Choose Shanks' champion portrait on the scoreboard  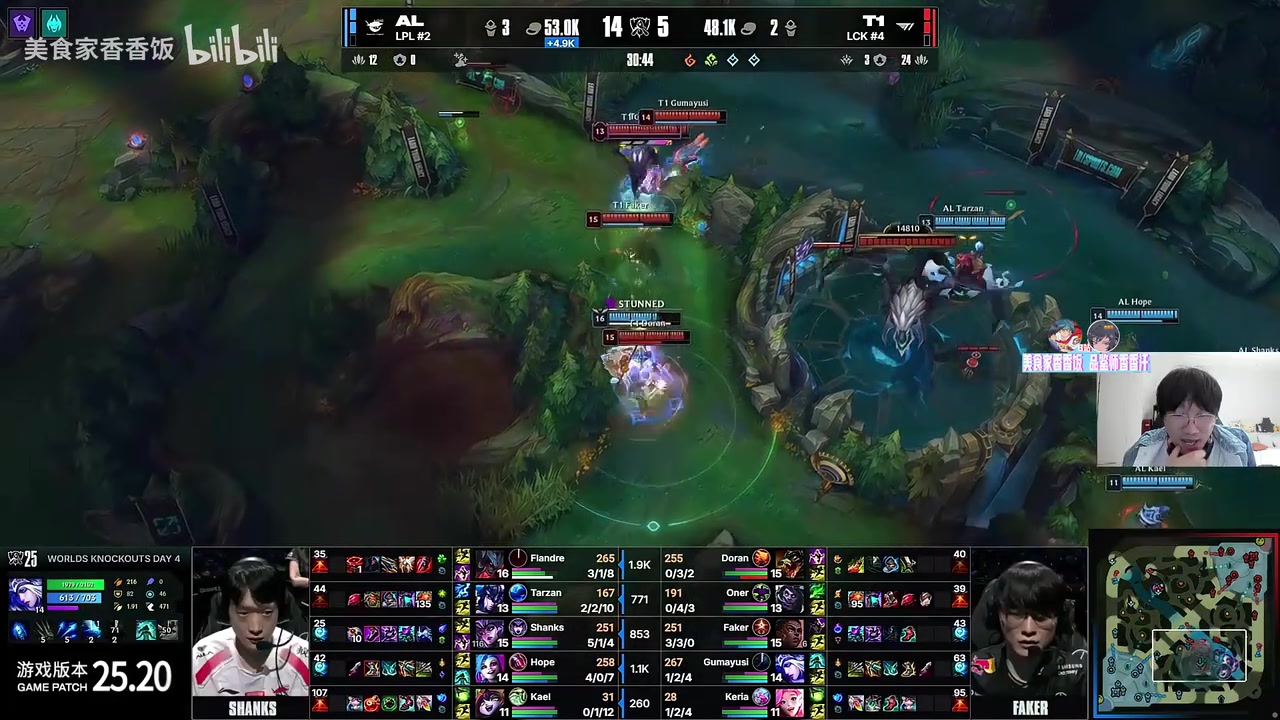[x=491, y=633]
